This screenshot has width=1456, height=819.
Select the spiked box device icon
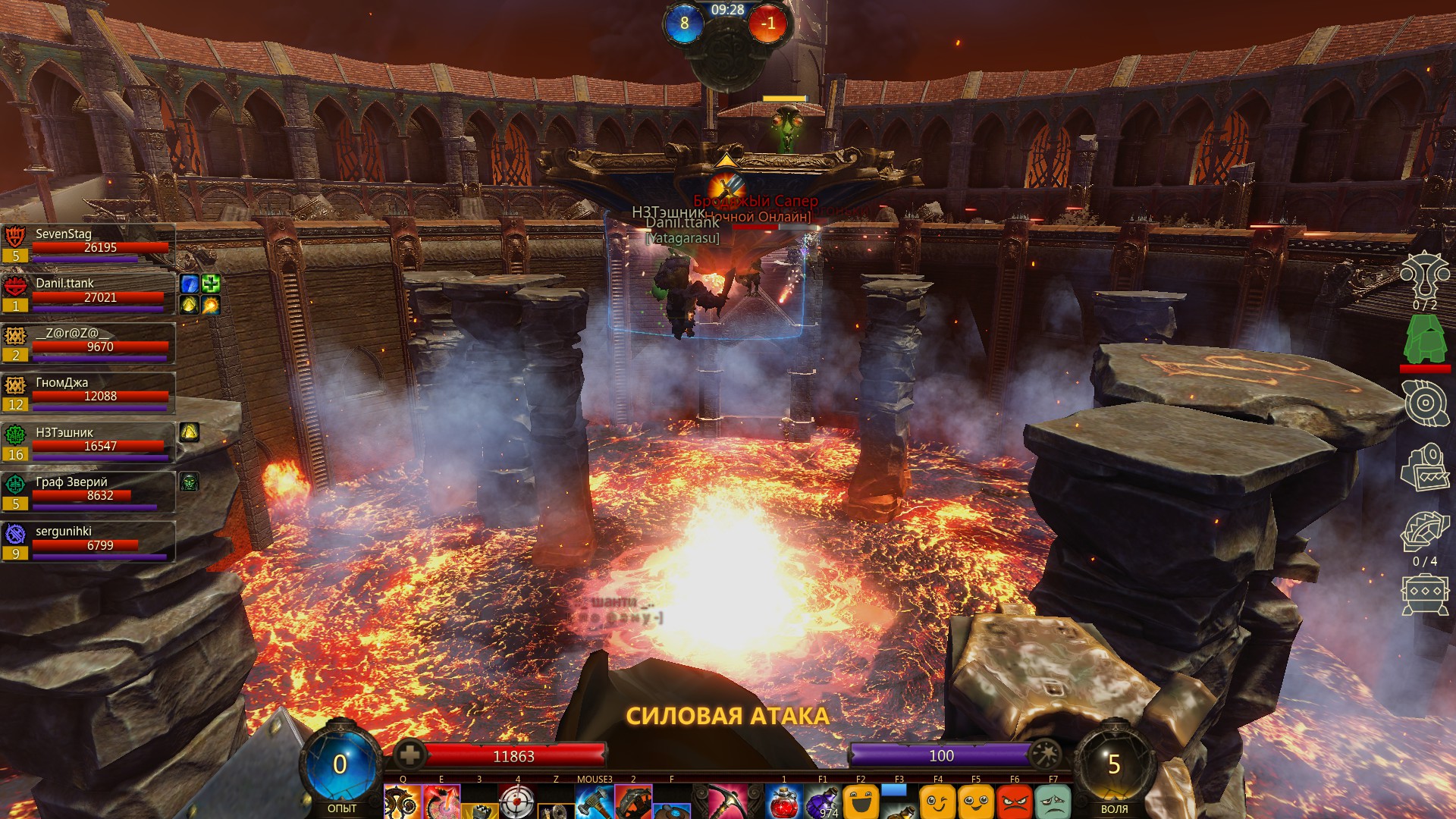(1425, 595)
